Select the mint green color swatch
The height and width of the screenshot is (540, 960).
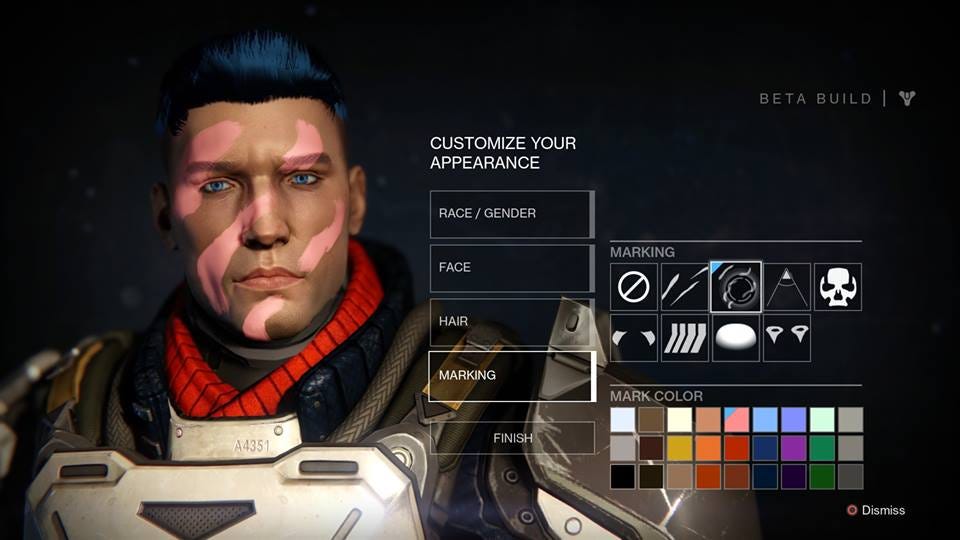pos(822,420)
